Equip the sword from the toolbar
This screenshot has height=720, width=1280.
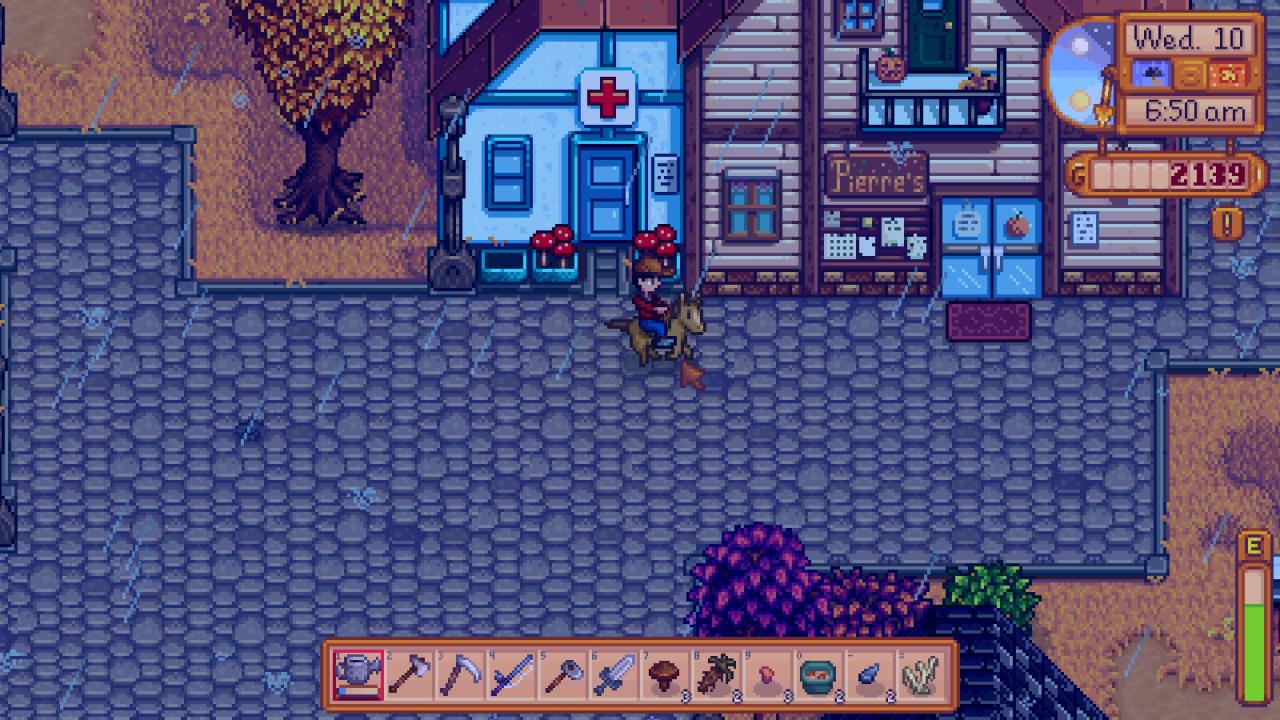pos(614,676)
